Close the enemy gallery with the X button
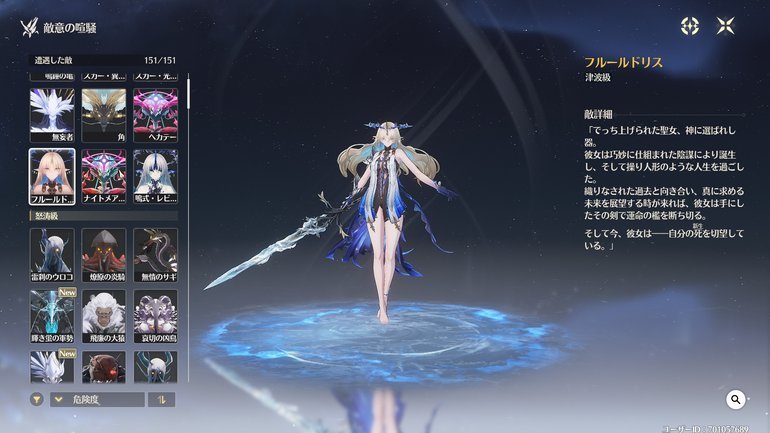This screenshot has height=433, width=770. tap(726, 27)
